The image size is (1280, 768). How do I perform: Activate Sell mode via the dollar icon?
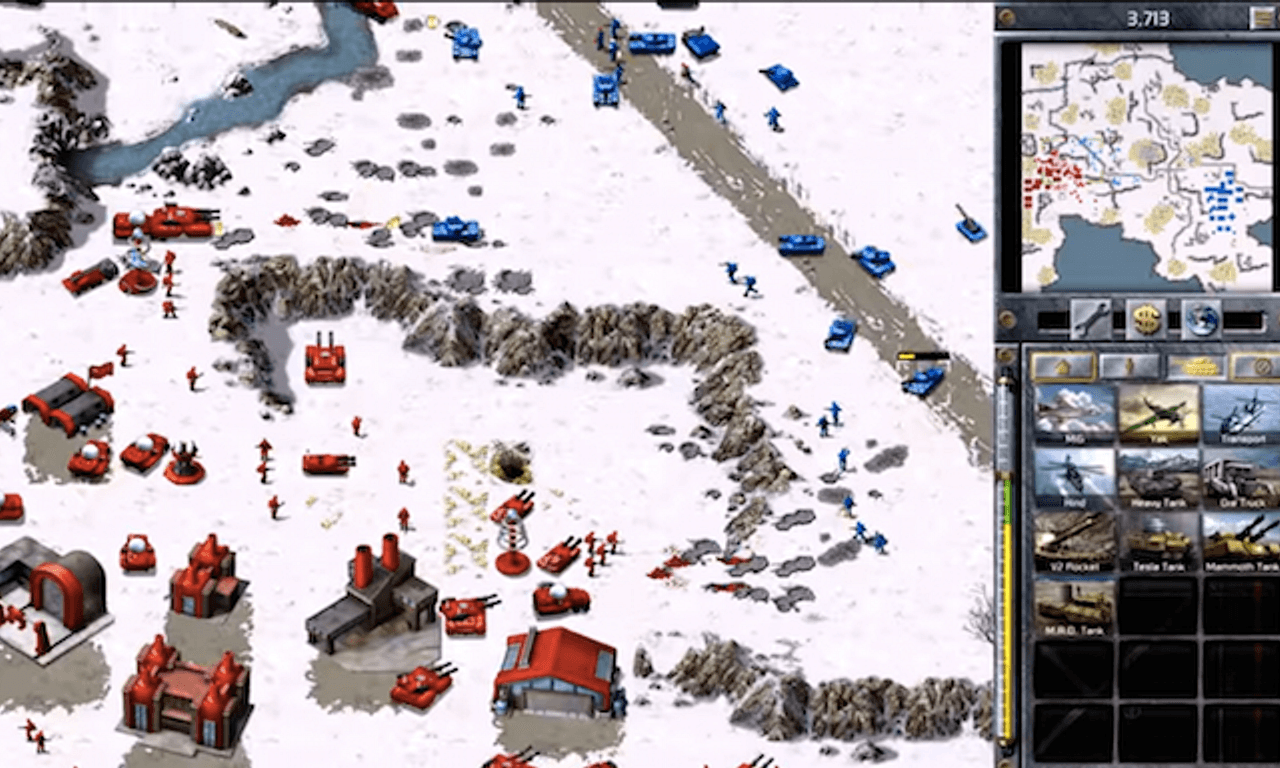click(x=1145, y=320)
